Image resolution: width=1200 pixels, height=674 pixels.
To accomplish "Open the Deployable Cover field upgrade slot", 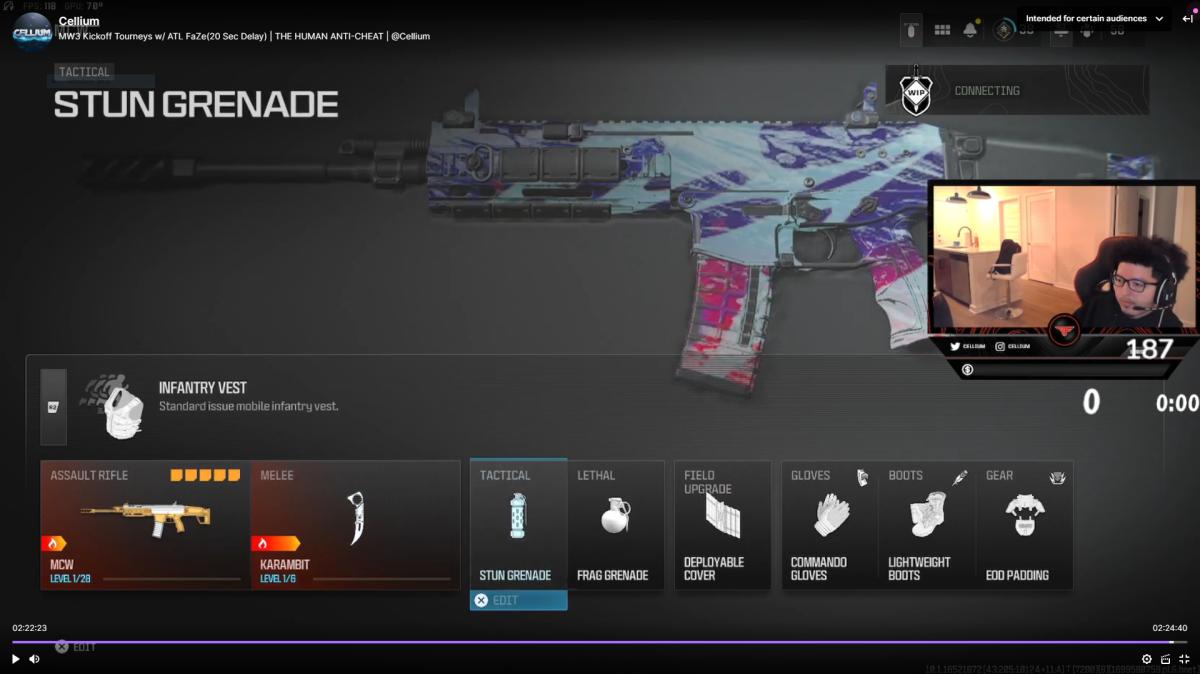I will coord(722,525).
